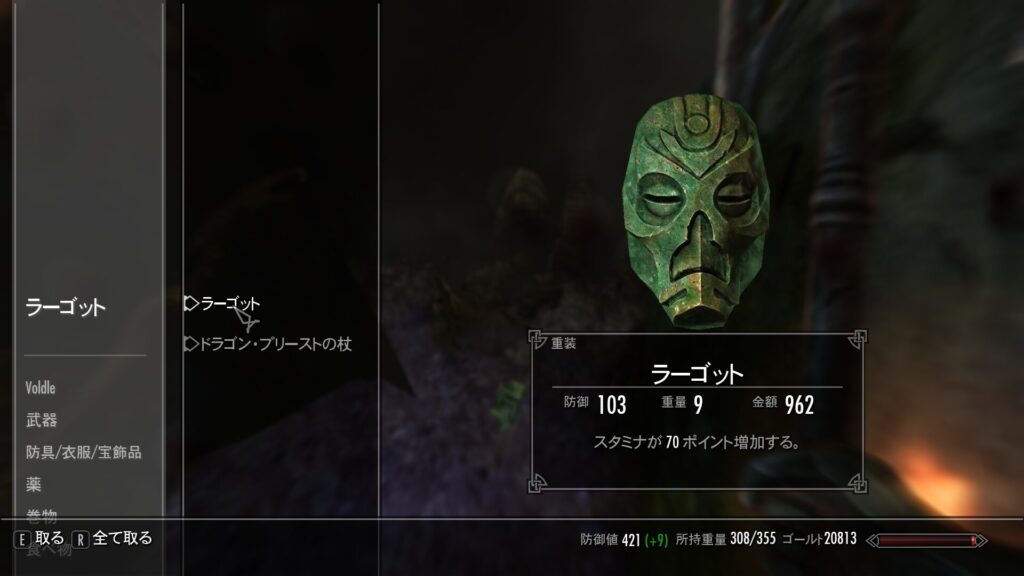
Task: Choose the 薬 category
Action: 34,484
